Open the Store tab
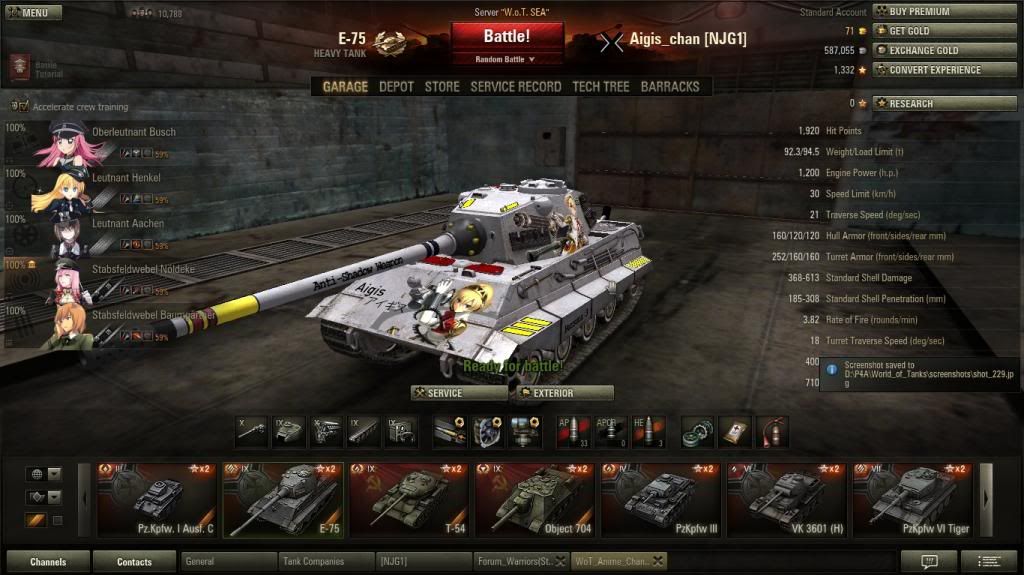1024x575 pixels. (x=442, y=87)
